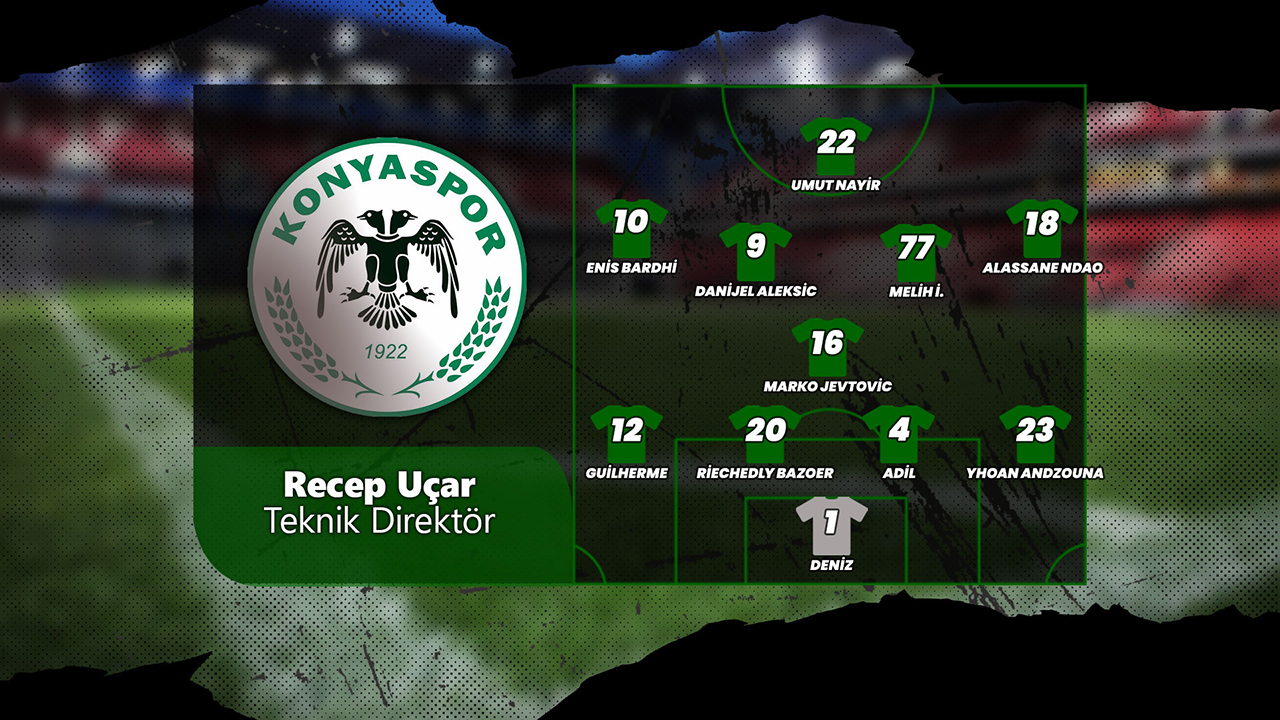Choose Guilherme's number 12 shirt

(x=627, y=432)
